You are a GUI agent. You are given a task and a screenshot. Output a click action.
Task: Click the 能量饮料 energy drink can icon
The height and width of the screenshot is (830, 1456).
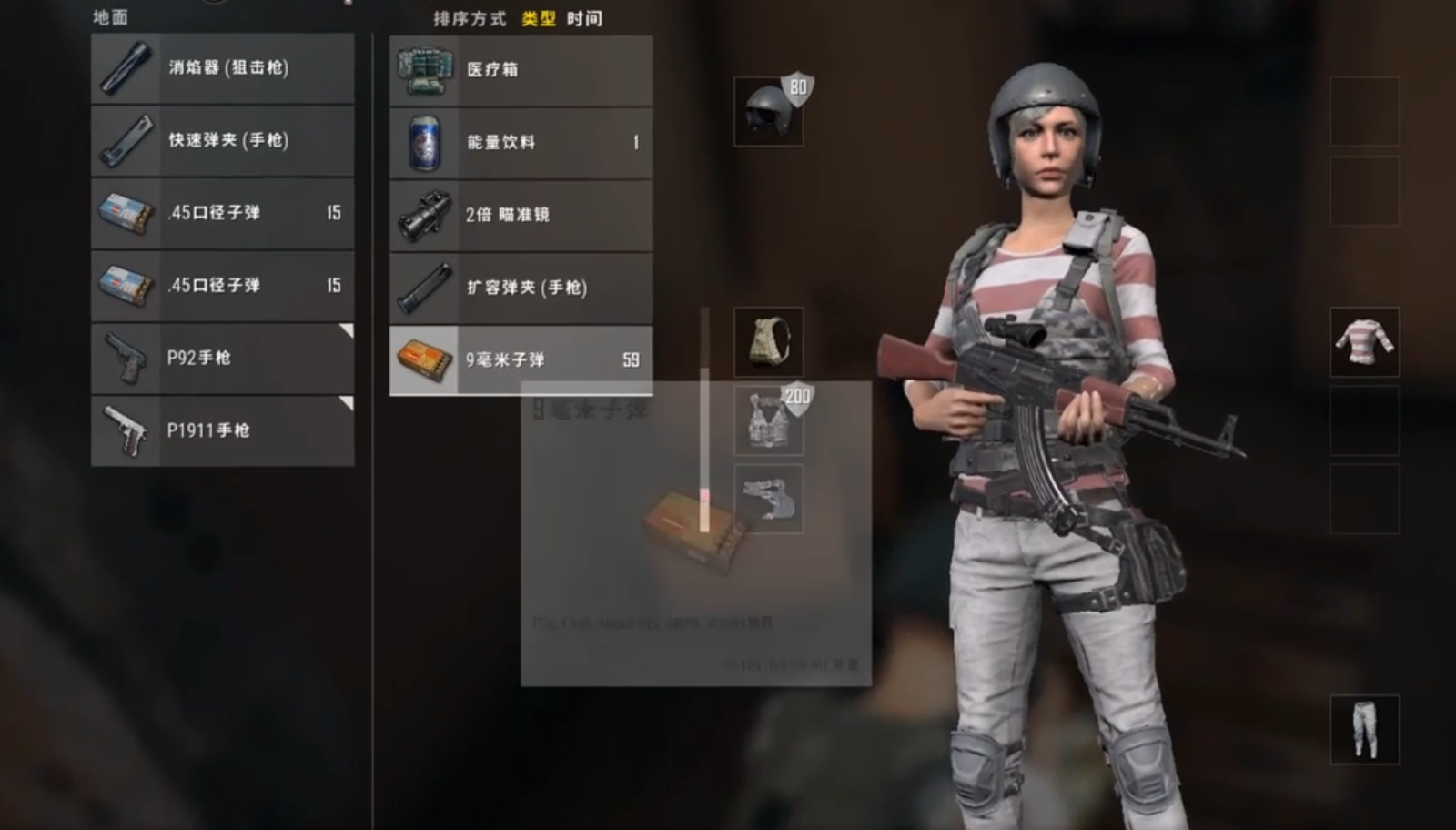(x=423, y=142)
